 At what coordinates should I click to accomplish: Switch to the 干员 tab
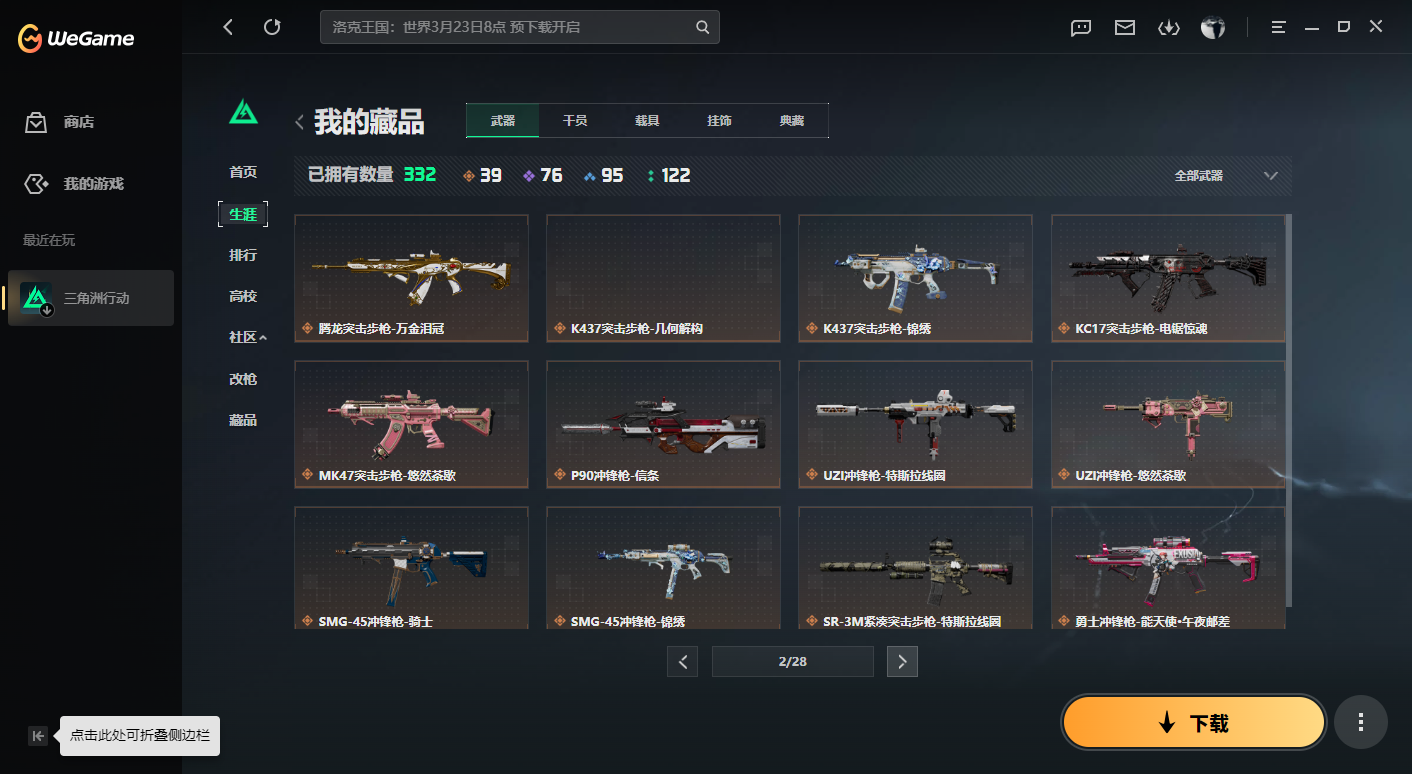pyautogui.click(x=575, y=120)
